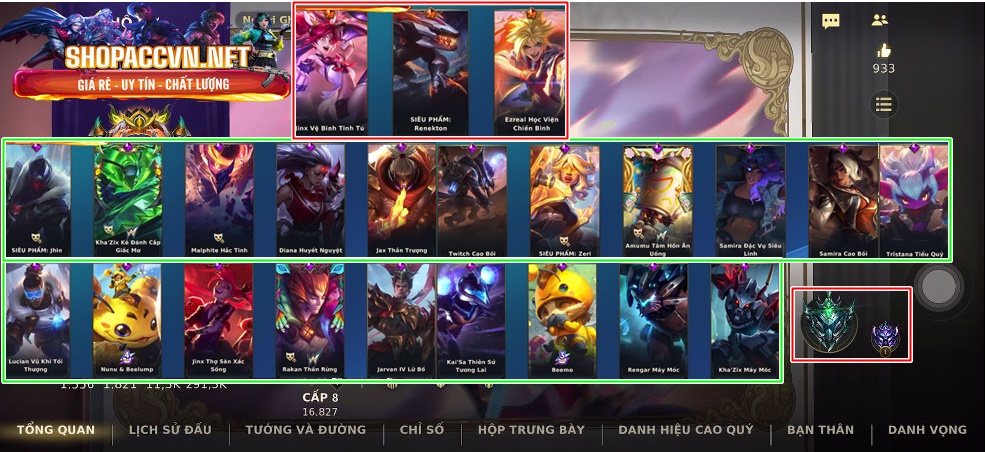985x452 pixels.
Task: Select the Jinx Vệ Binh Tinh Tú skin
Action: [332, 70]
